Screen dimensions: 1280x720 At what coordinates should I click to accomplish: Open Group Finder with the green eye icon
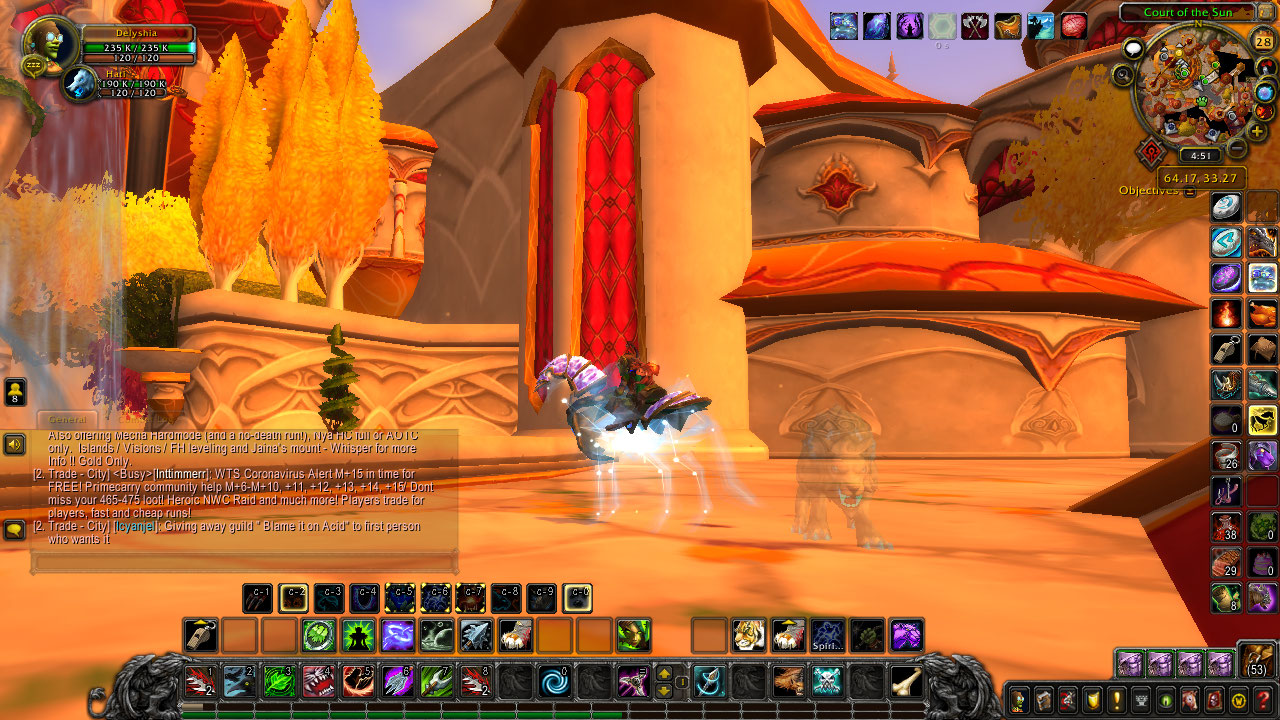coord(1166,698)
